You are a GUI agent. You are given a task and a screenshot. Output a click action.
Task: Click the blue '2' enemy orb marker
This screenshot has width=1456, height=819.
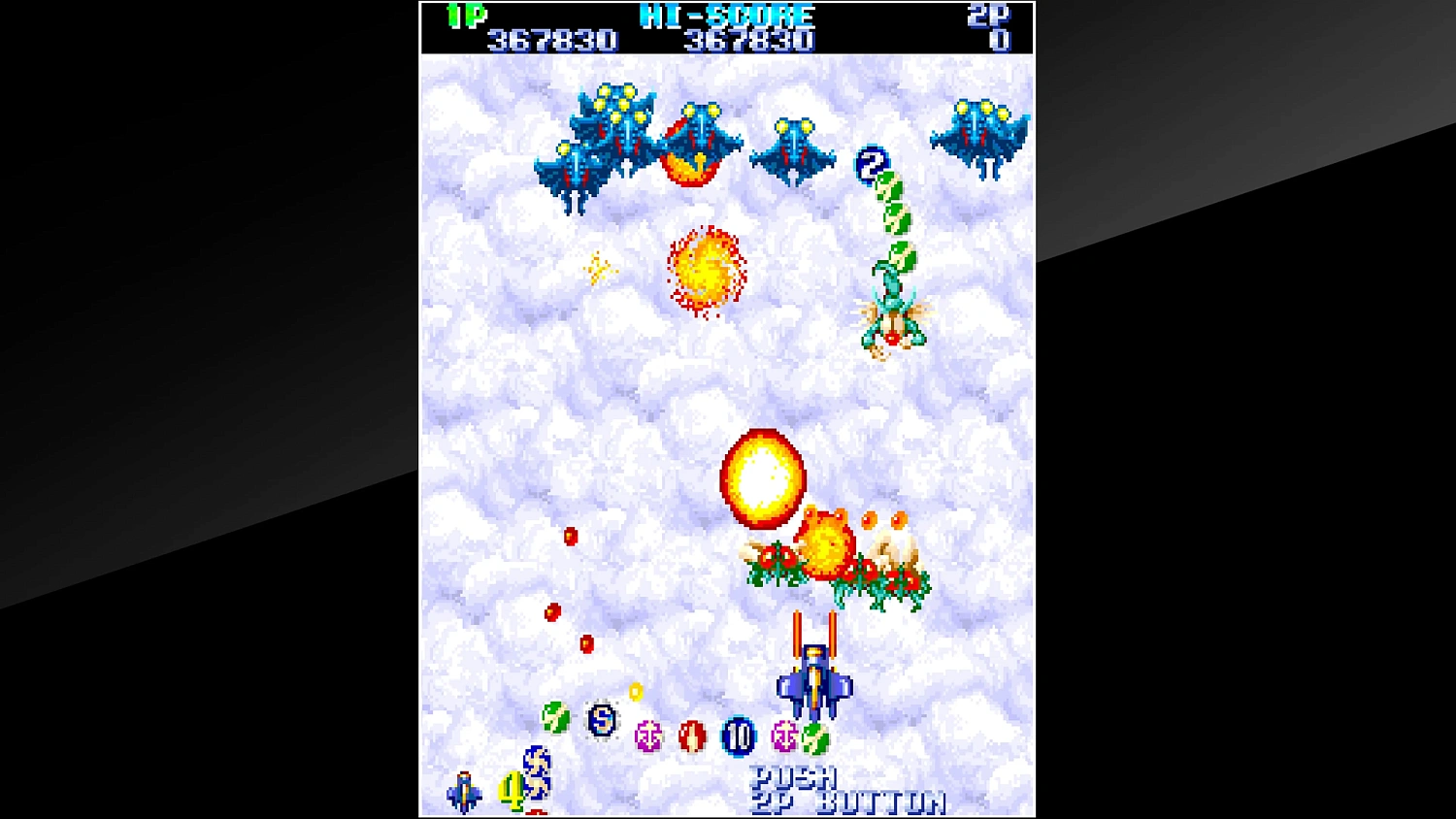pos(870,160)
